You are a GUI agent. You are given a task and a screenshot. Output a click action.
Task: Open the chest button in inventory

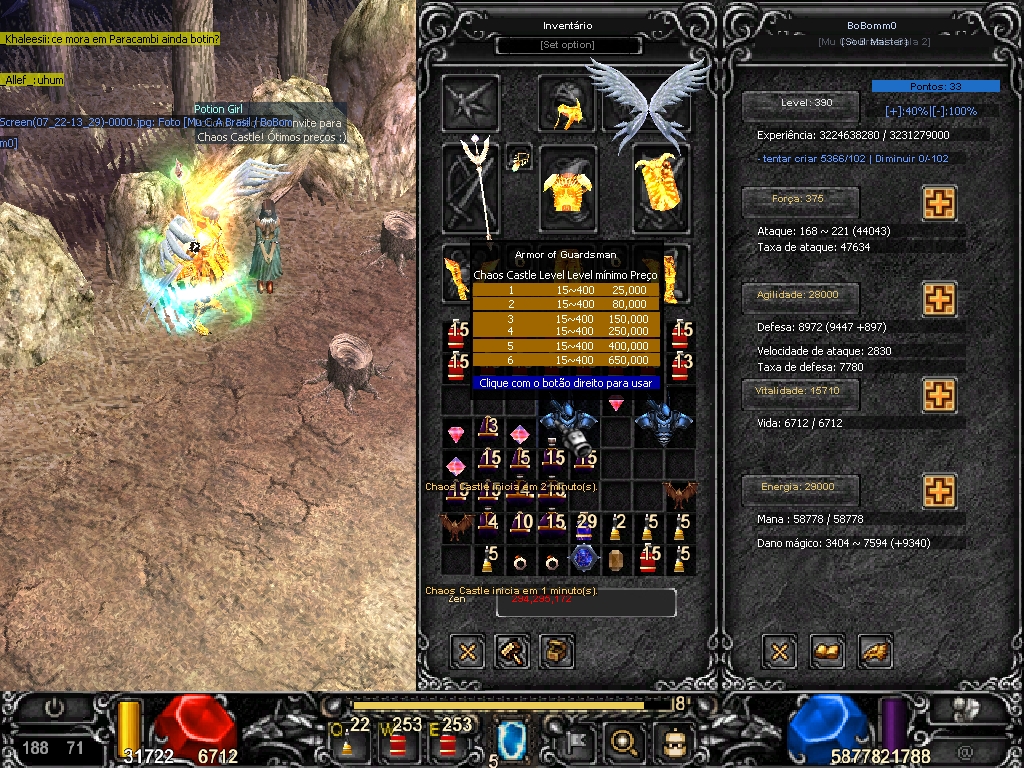[x=557, y=652]
